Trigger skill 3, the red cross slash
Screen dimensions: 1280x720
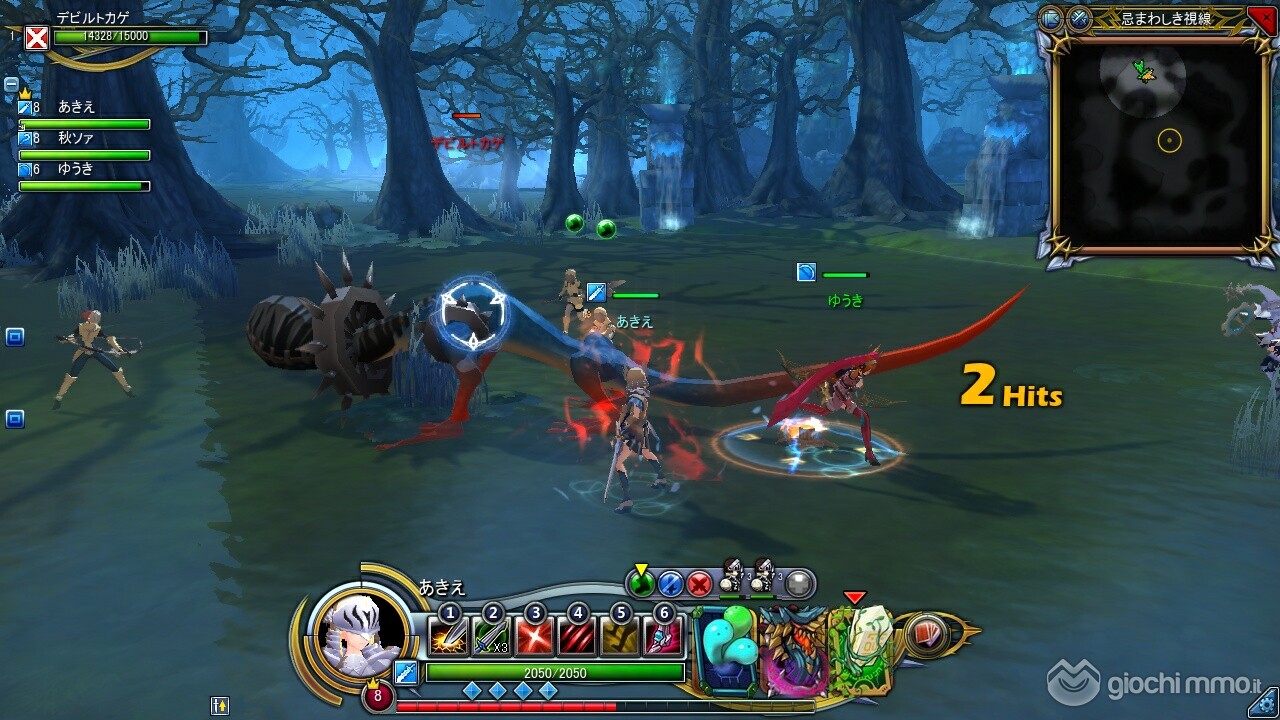(534, 638)
